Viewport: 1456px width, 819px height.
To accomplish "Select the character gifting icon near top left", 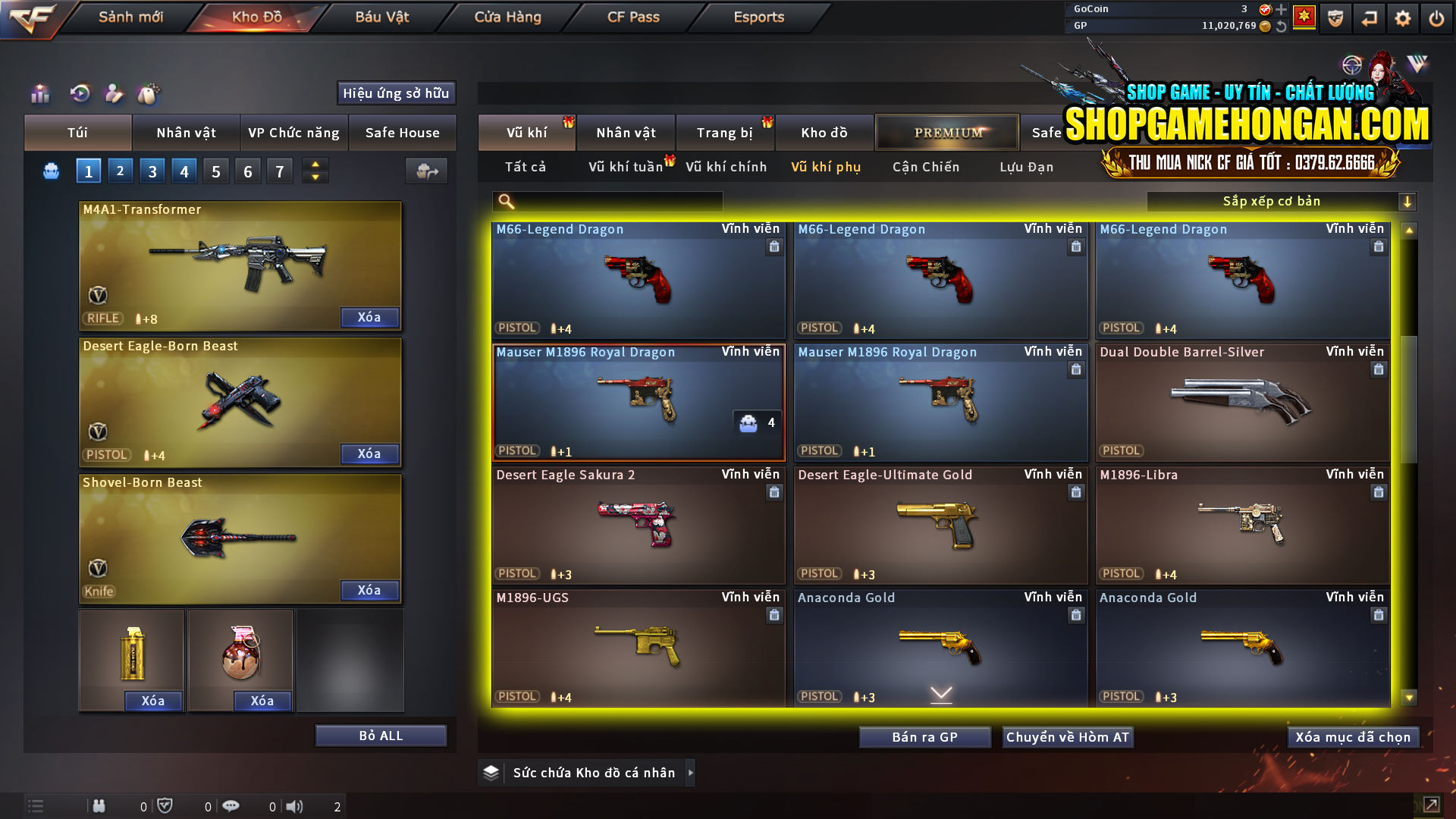I will (x=113, y=93).
